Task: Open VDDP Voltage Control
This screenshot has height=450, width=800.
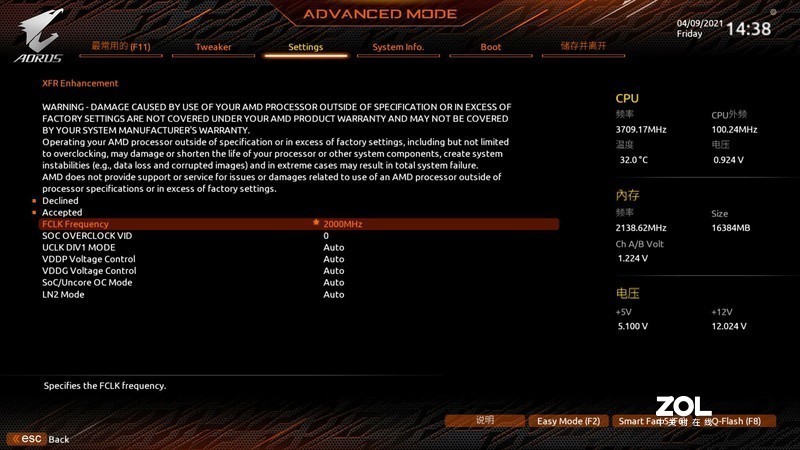Action: click(x=89, y=259)
